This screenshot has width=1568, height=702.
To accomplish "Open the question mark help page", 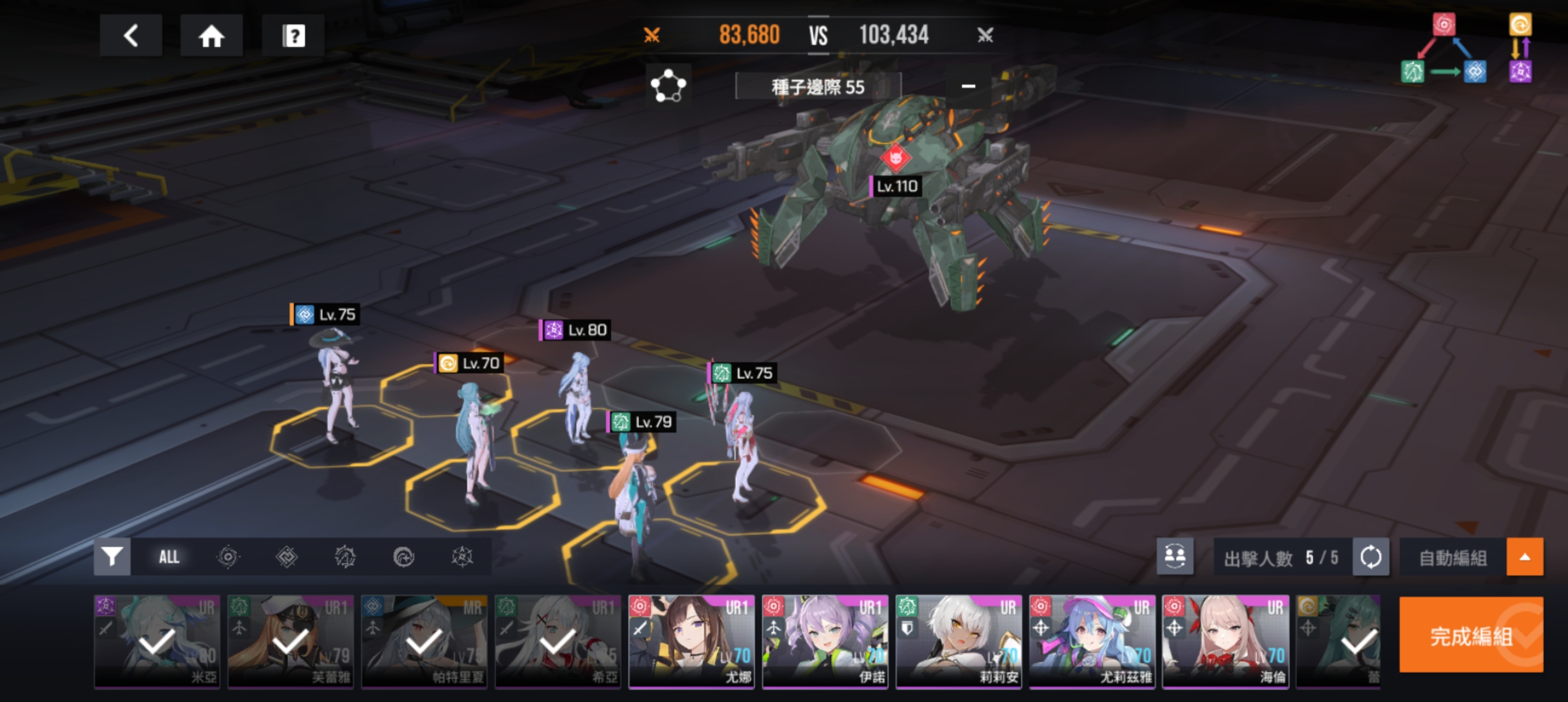I will point(293,36).
